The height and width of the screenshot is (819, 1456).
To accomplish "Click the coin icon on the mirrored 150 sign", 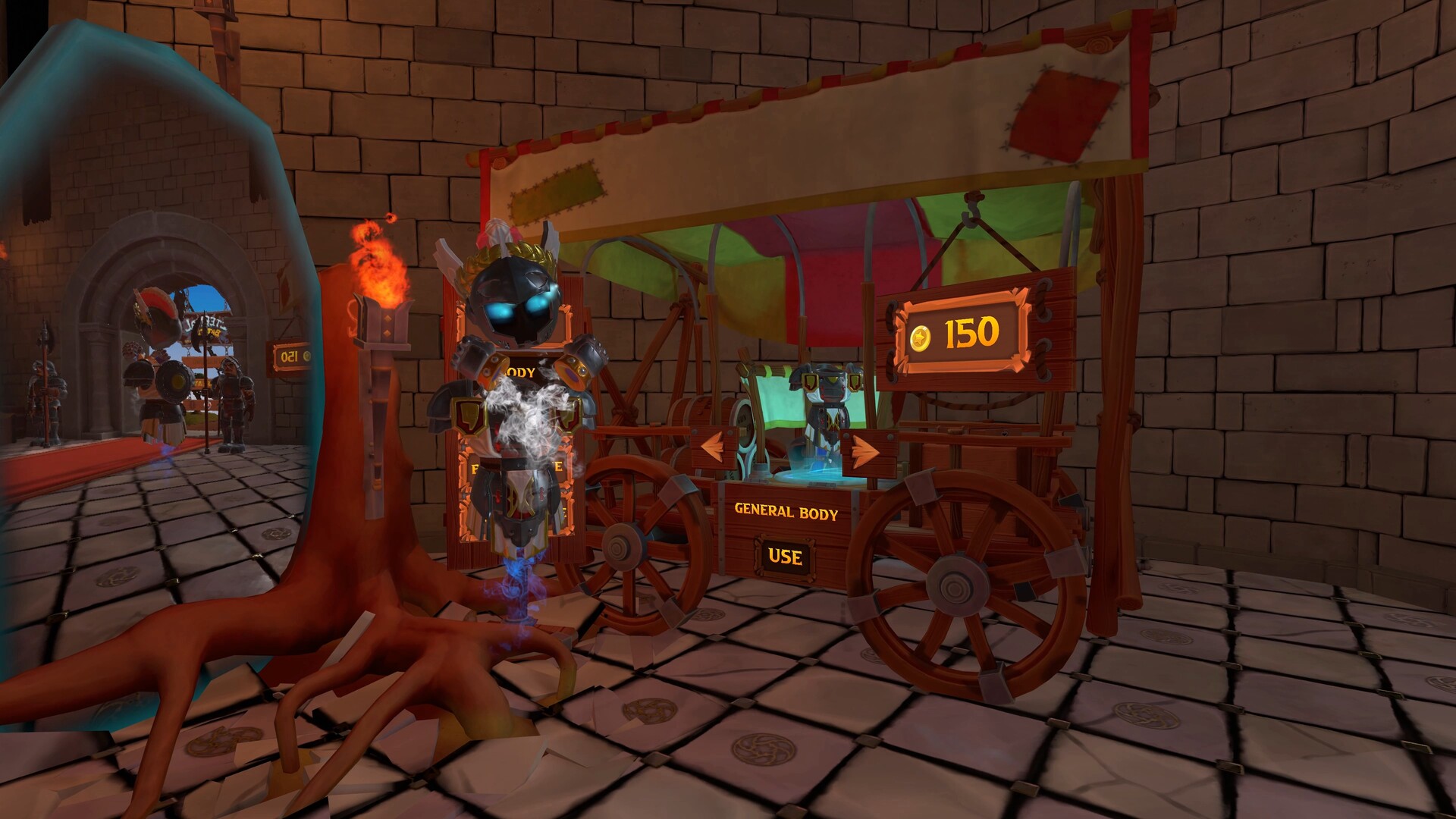I will coord(309,354).
